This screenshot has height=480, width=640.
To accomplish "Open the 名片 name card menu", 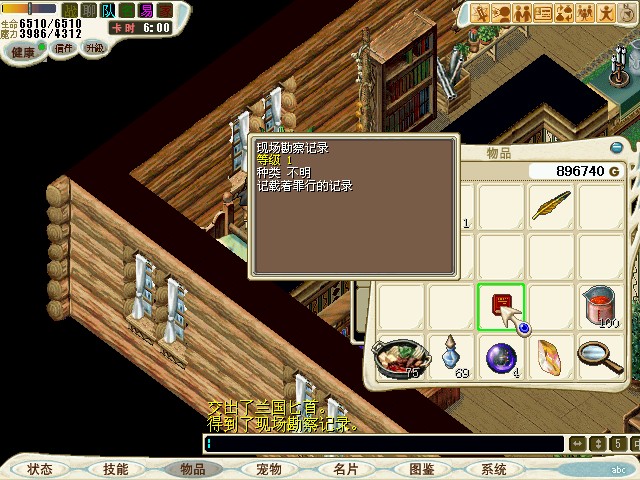I will [x=345, y=469].
